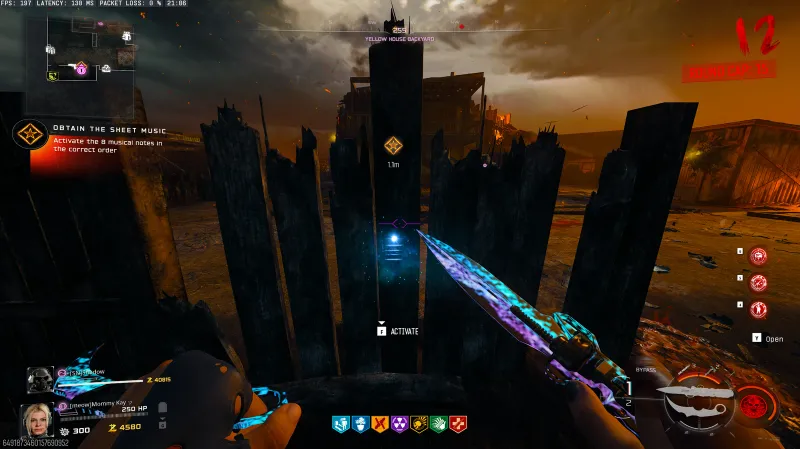The width and height of the screenshot is (800, 449).
Task: Select the purple radiation symbol perk icon
Action: (x=399, y=424)
